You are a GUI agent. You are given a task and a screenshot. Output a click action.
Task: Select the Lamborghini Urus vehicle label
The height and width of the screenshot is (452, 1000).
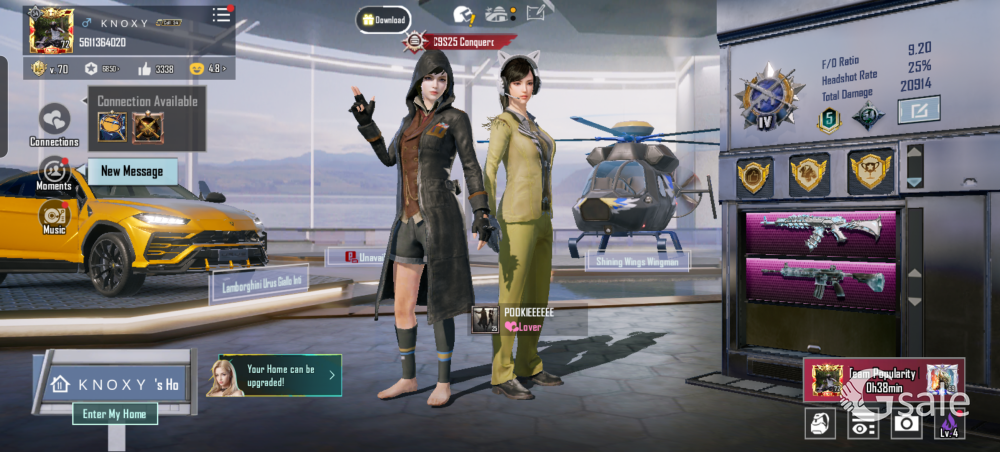click(x=259, y=284)
